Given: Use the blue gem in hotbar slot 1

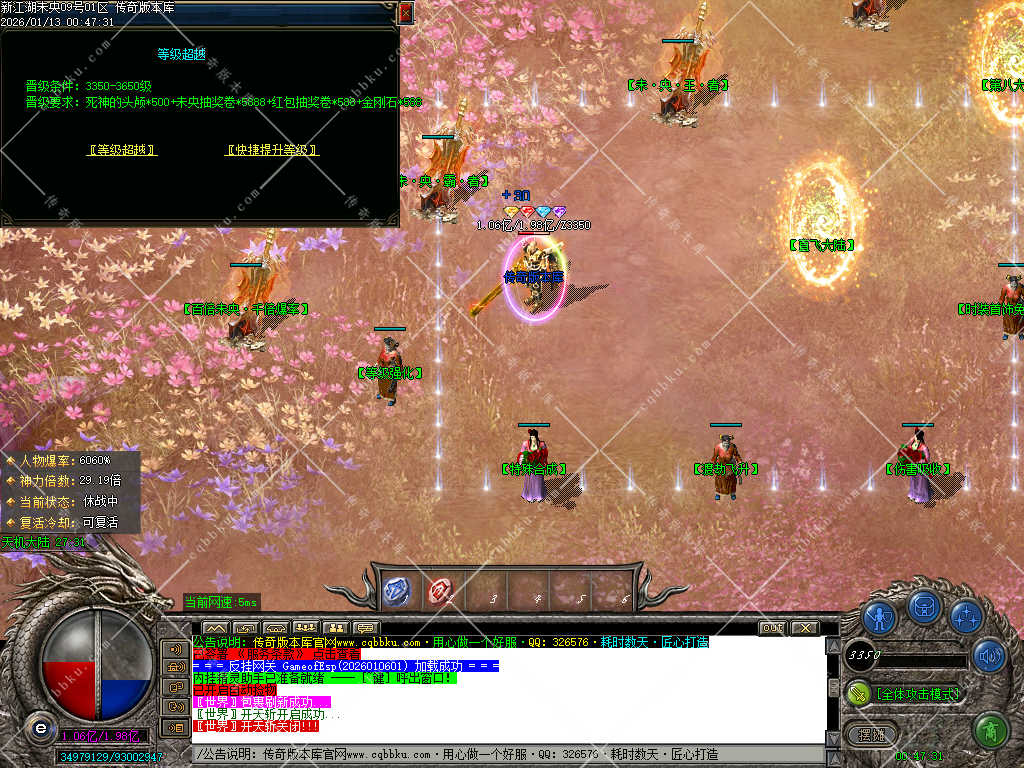Looking at the screenshot, I should click(397, 591).
